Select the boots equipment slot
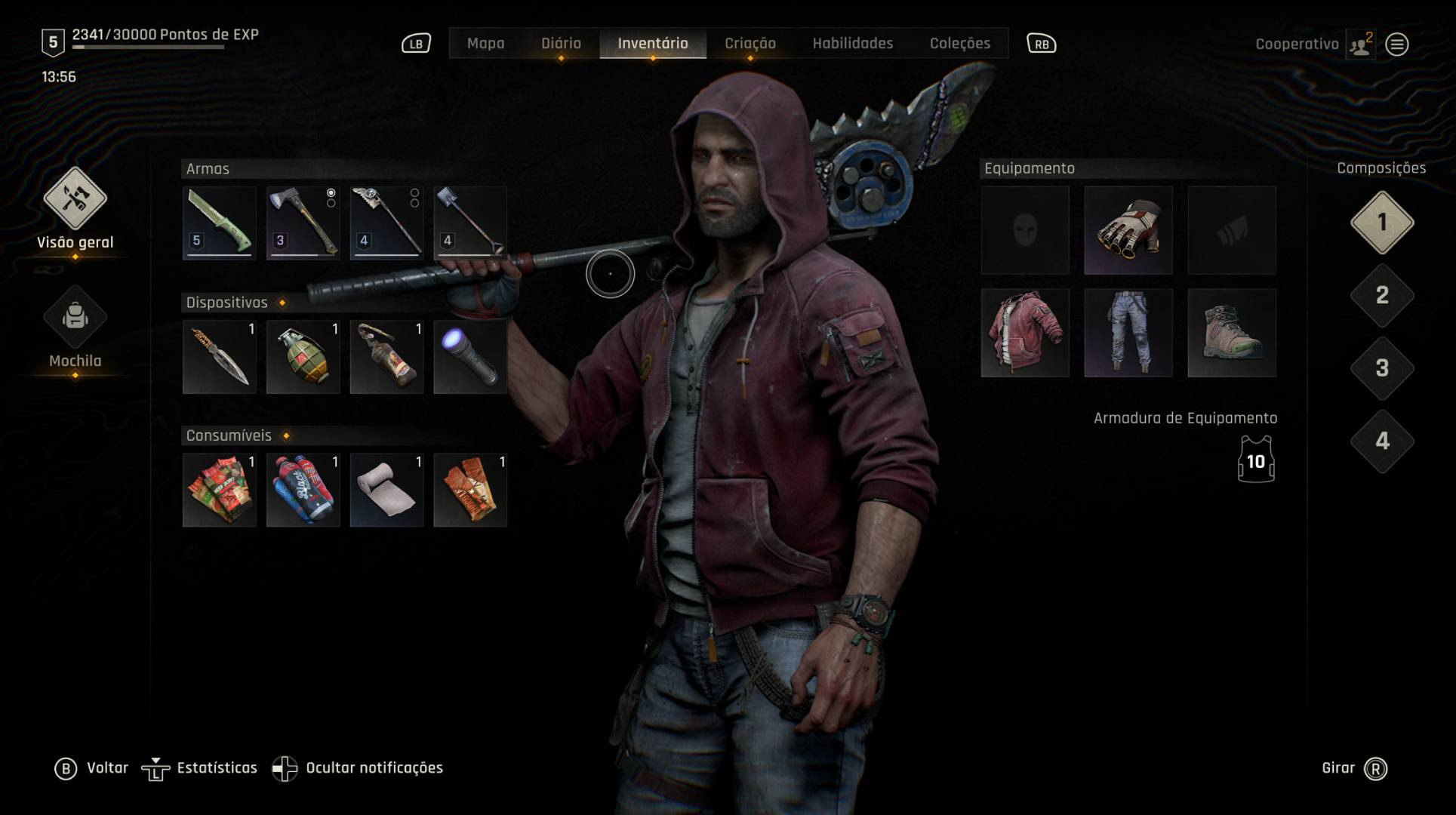Screen dimensions: 1456x815 (1232, 333)
